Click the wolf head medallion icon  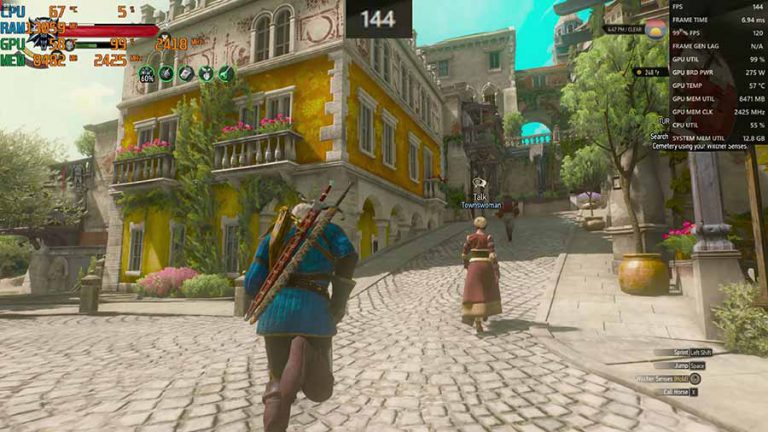pyautogui.click(x=41, y=36)
